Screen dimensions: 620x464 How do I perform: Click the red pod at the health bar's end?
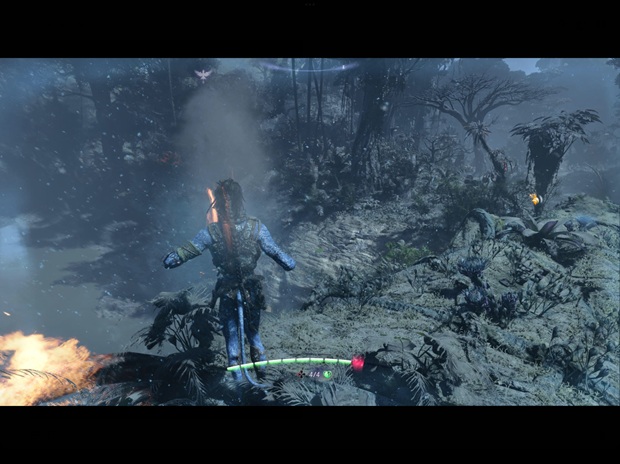click(x=358, y=363)
